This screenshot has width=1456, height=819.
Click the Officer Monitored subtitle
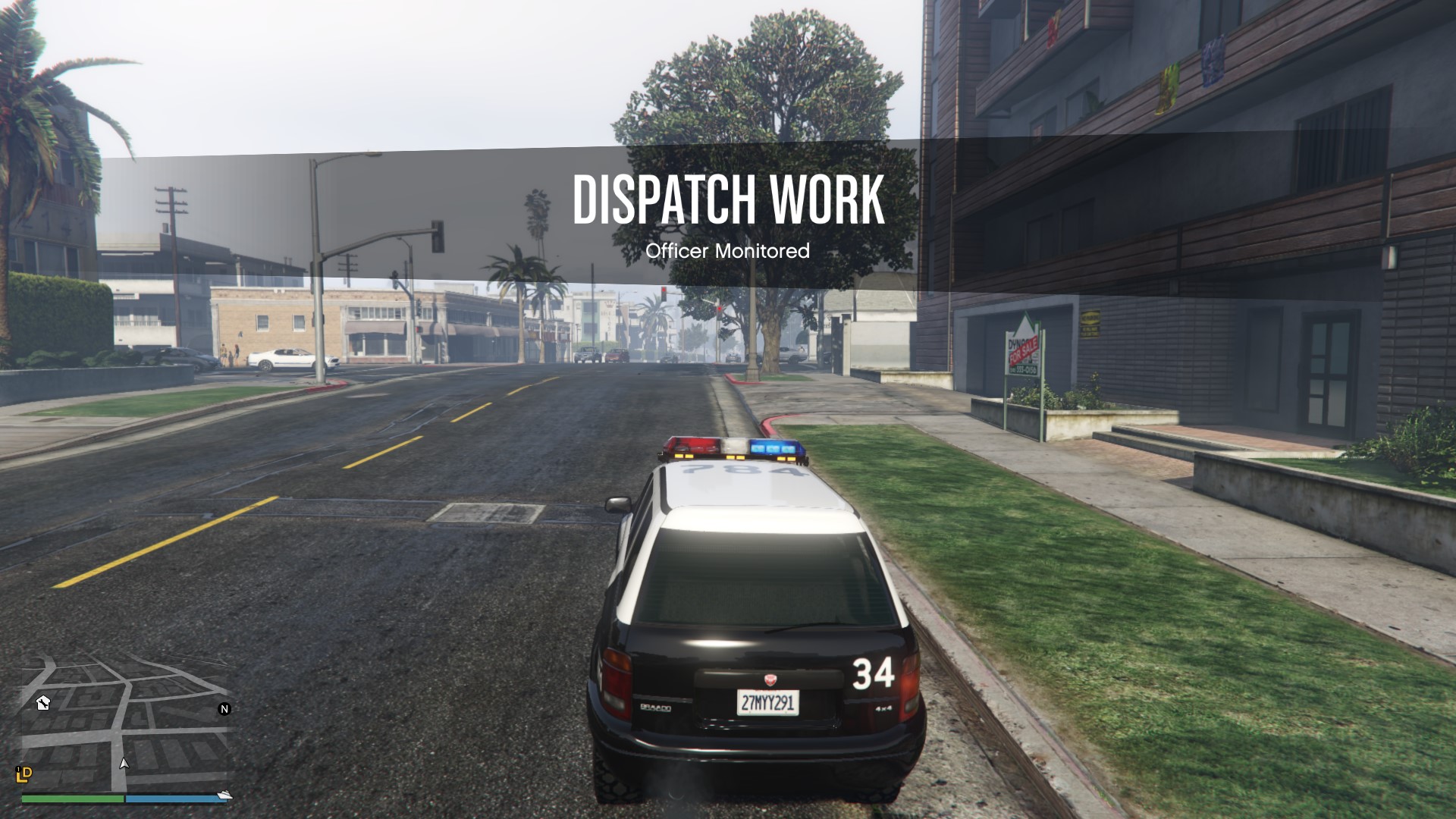pyautogui.click(x=728, y=250)
